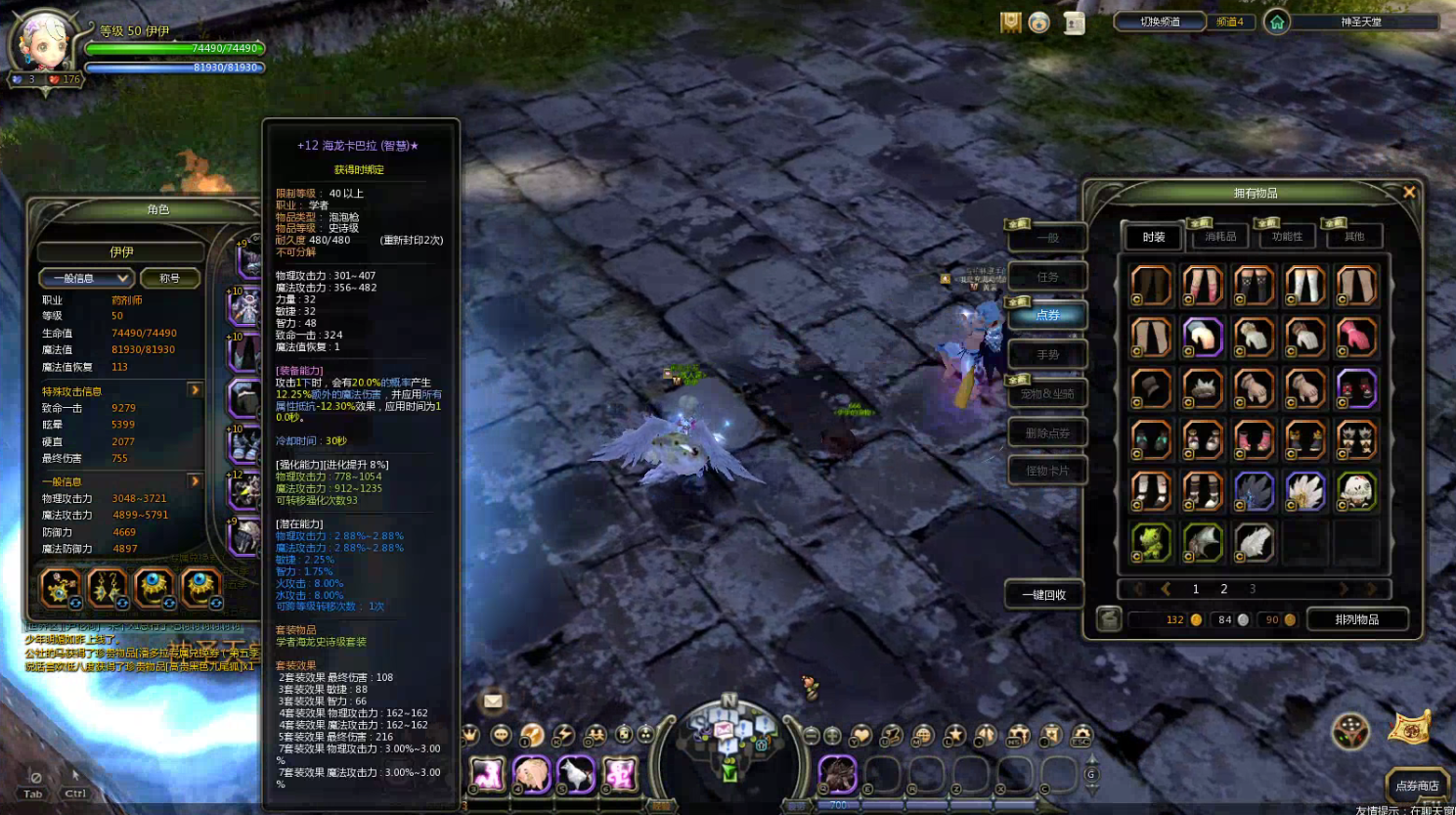The image size is (1456, 815).
Task: Select the pink glove costume item
Action: [1356, 338]
